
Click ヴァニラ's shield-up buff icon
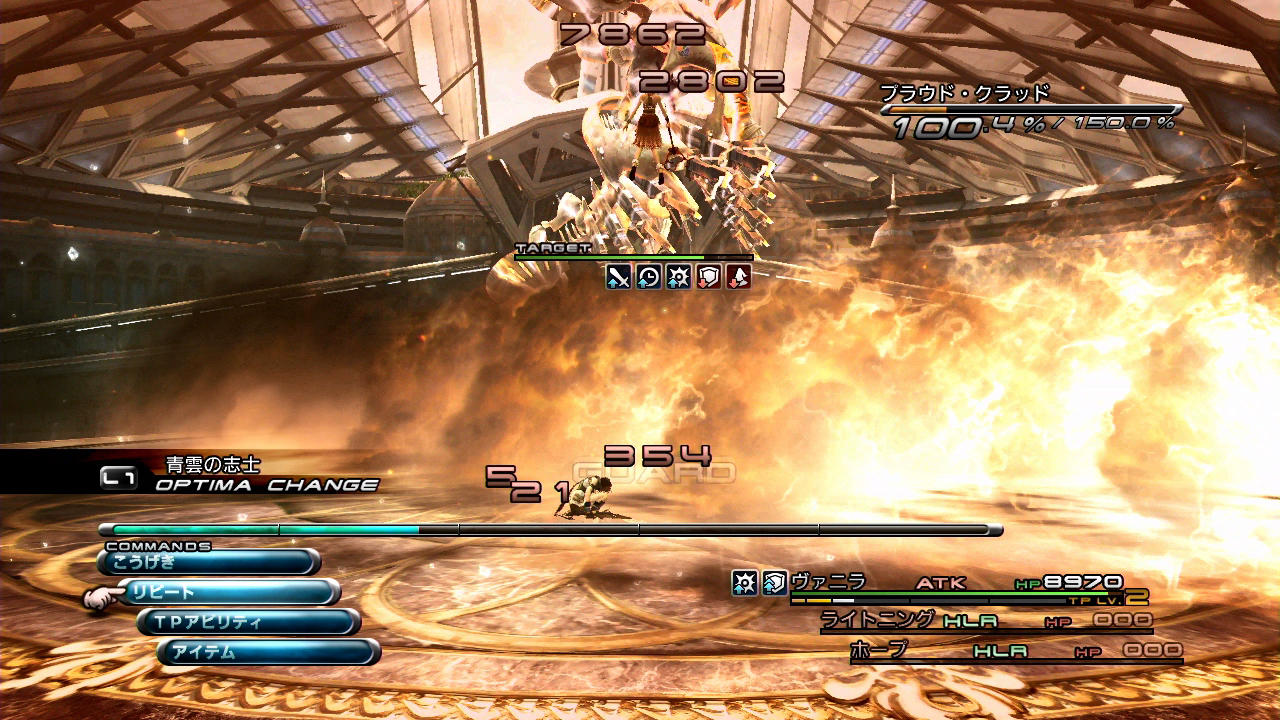click(x=774, y=582)
